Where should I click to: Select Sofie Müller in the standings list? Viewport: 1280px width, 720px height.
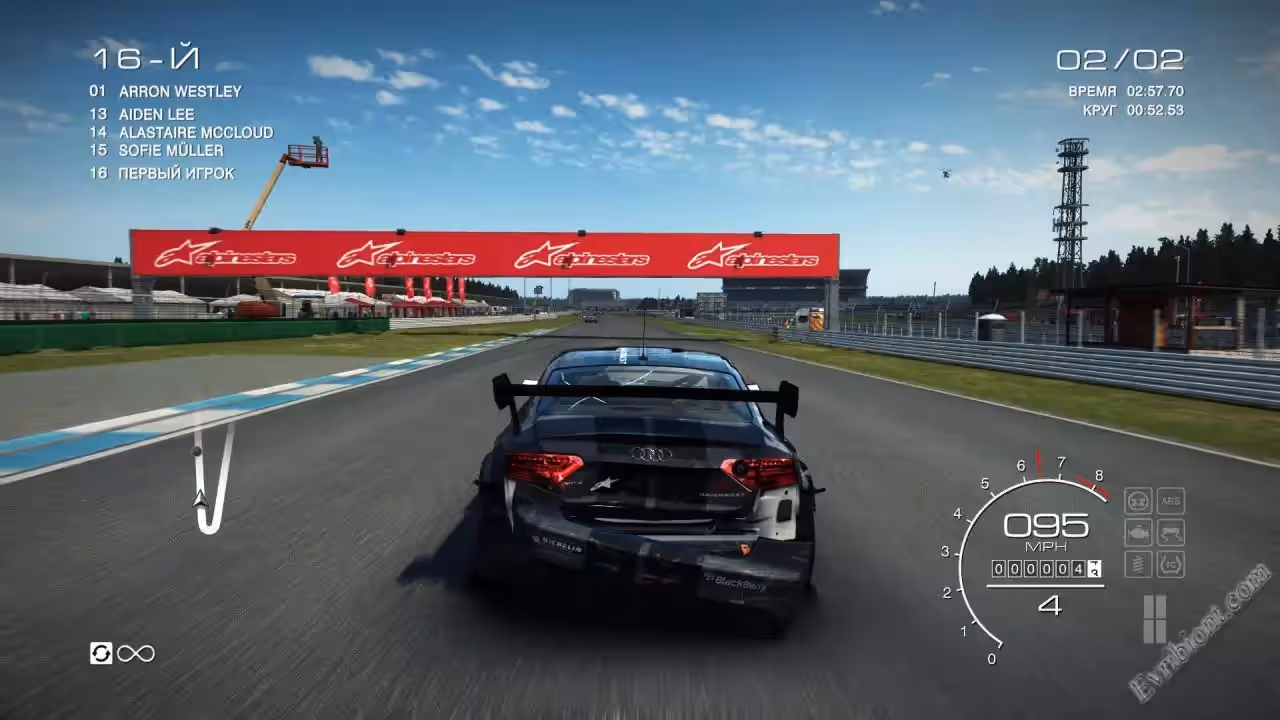[170, 150]
